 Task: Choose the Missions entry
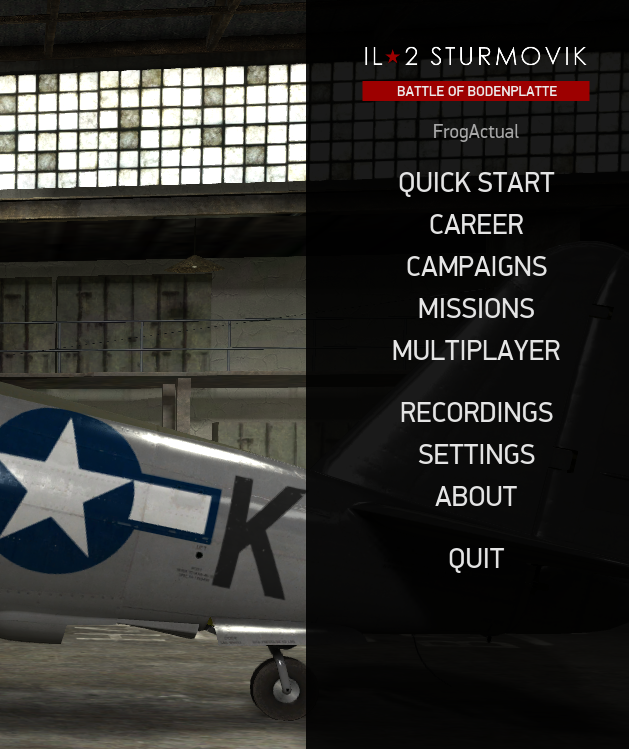[x=476, y=309]
